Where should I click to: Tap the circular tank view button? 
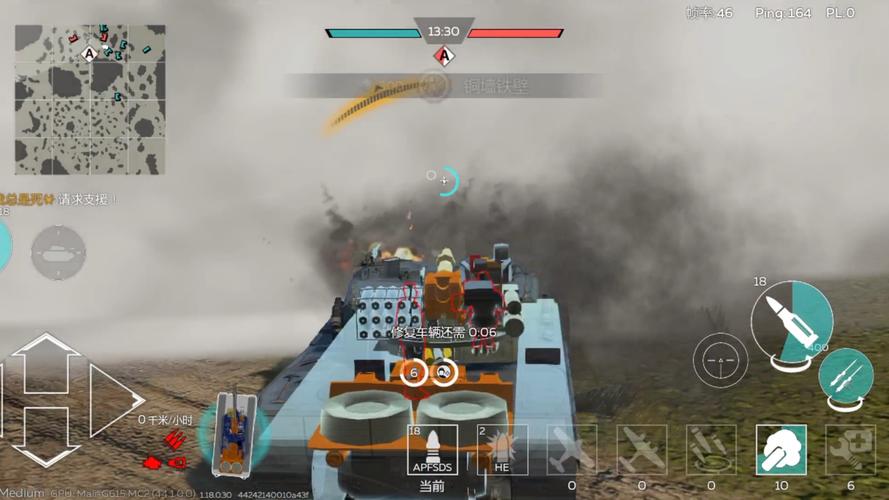tap(58, 252)
